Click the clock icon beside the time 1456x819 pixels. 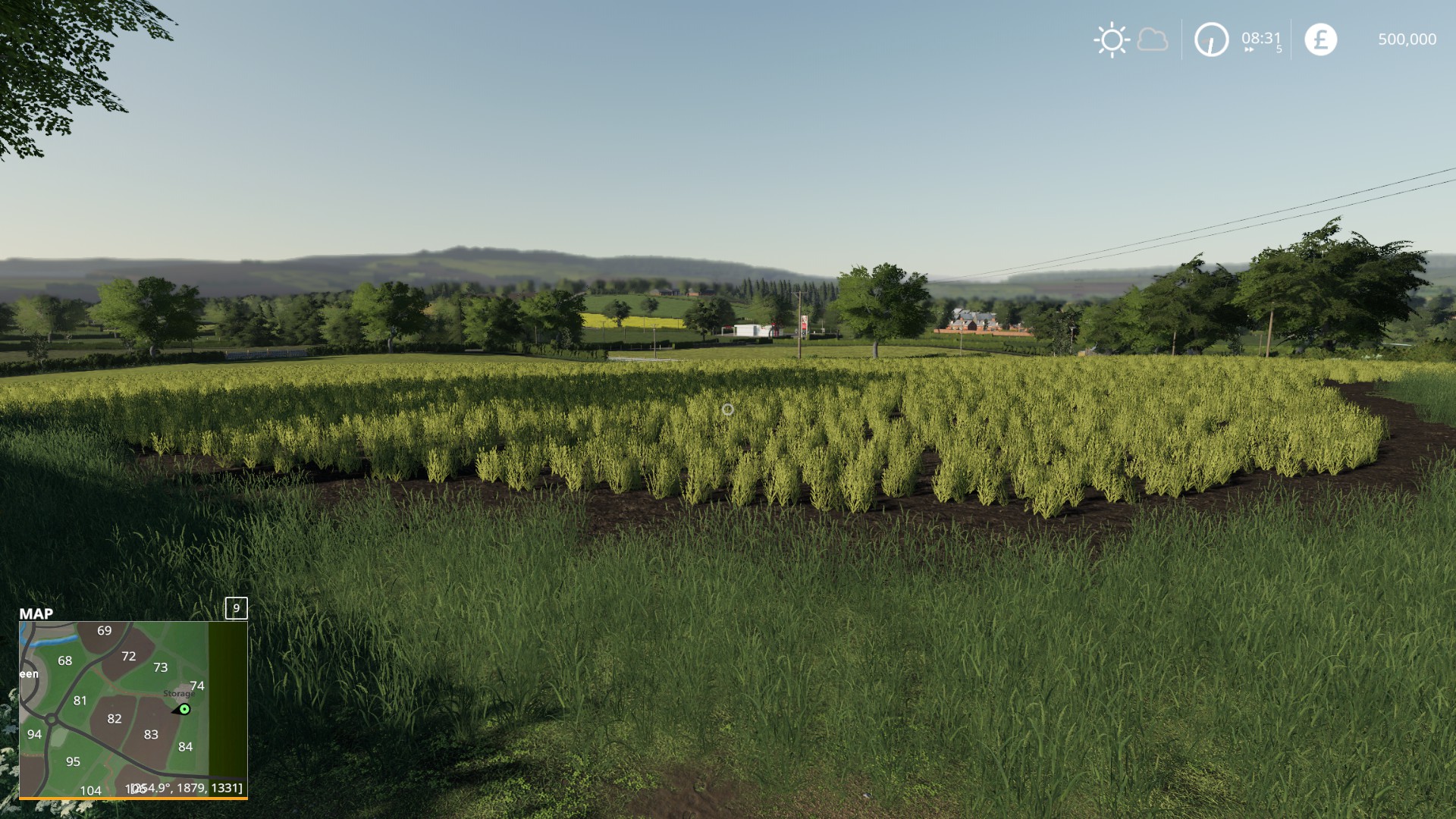coord(1211,39)
